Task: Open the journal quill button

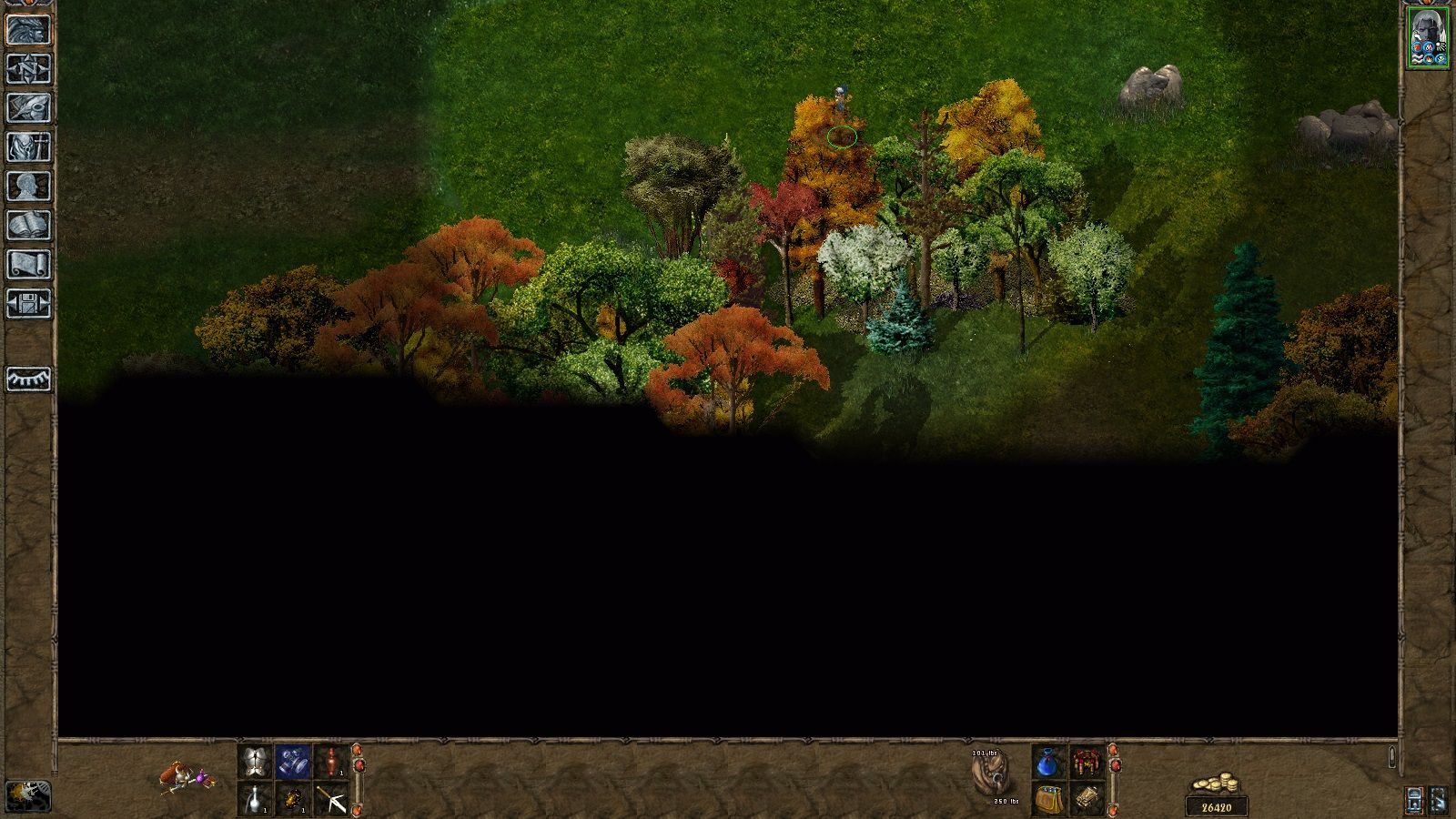Action: [x=28, y=107]
